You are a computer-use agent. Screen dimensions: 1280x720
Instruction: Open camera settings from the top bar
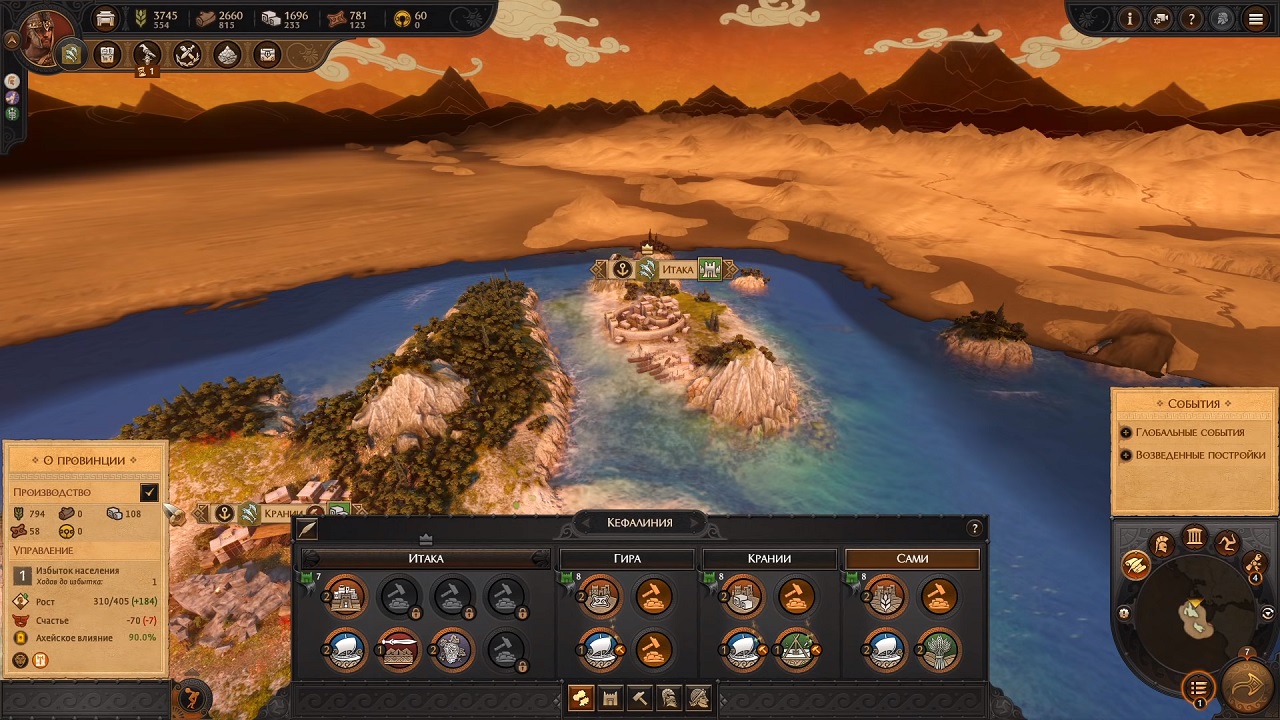(x=1161, y=18)
